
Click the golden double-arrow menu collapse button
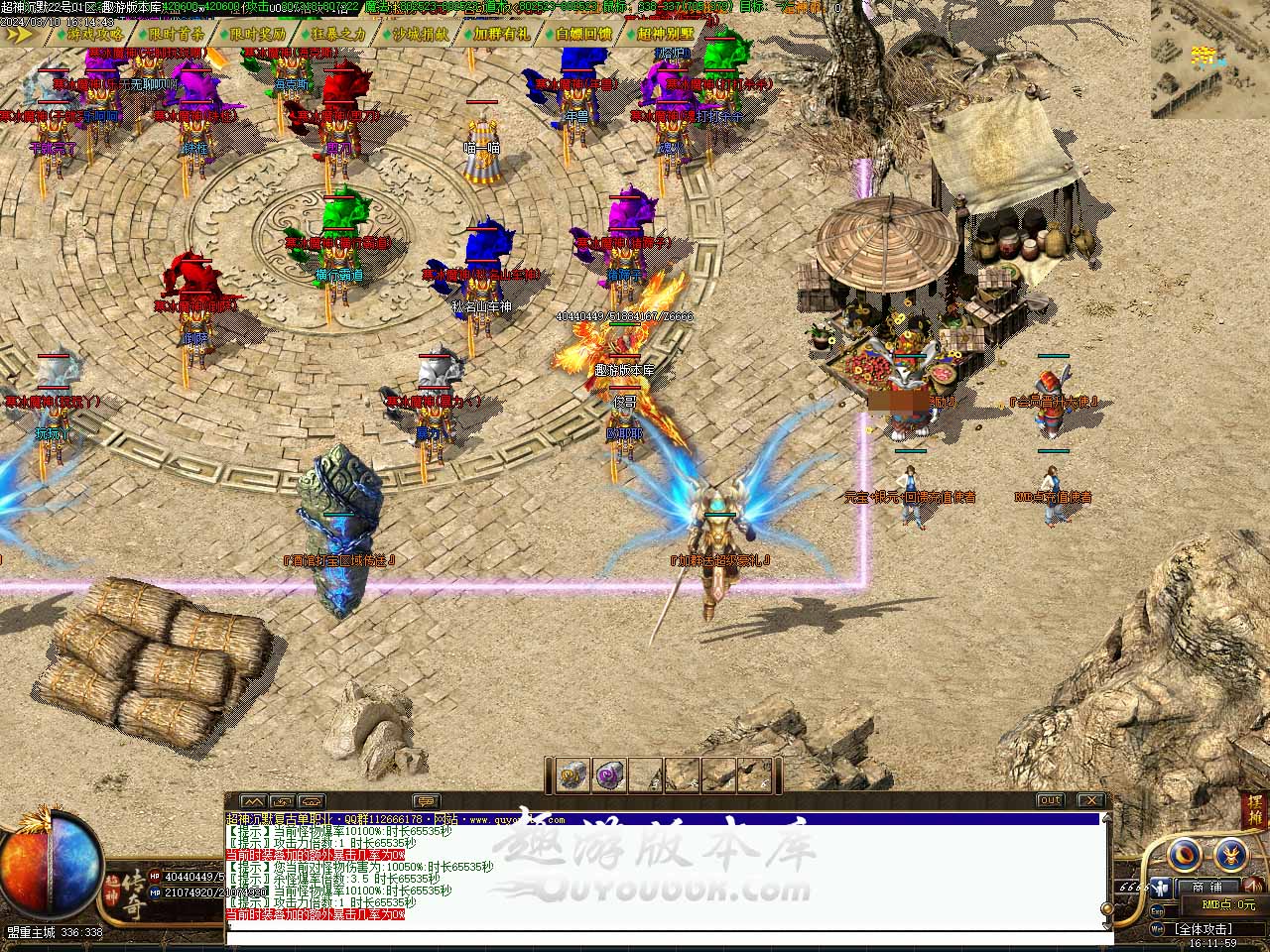(20, 34)
